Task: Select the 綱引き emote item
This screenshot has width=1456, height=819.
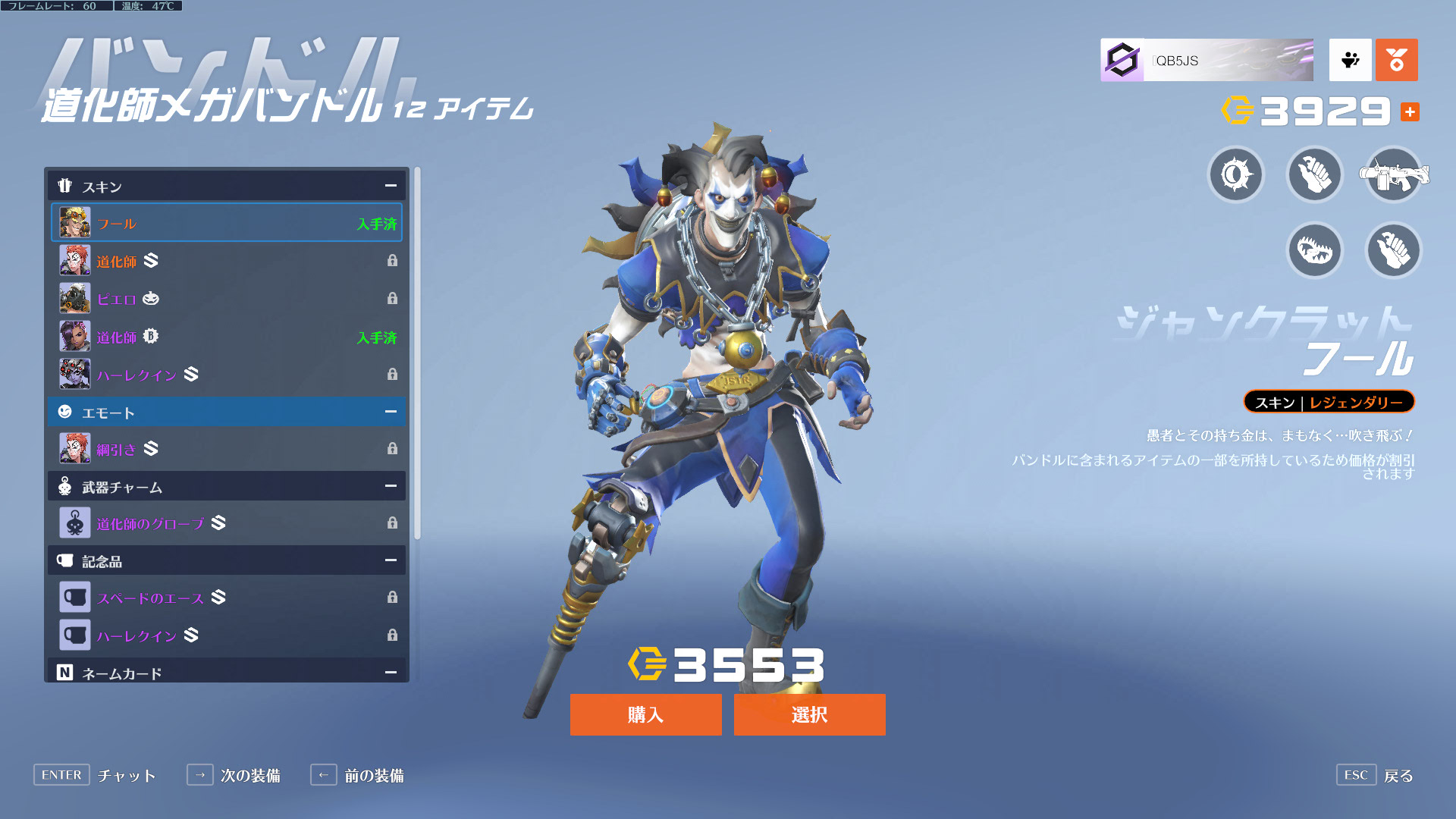Action: pyautogui.click(x=227, y=449)
